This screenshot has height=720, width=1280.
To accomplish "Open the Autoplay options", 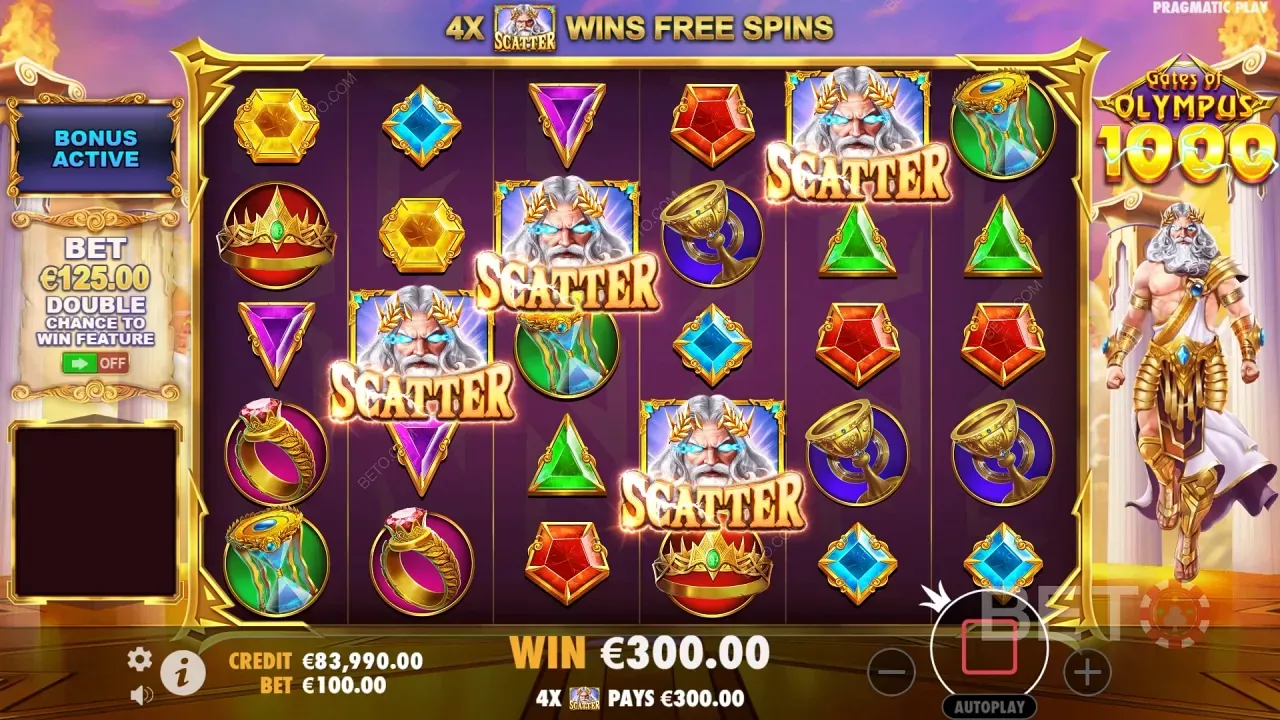I will [989, 705].
